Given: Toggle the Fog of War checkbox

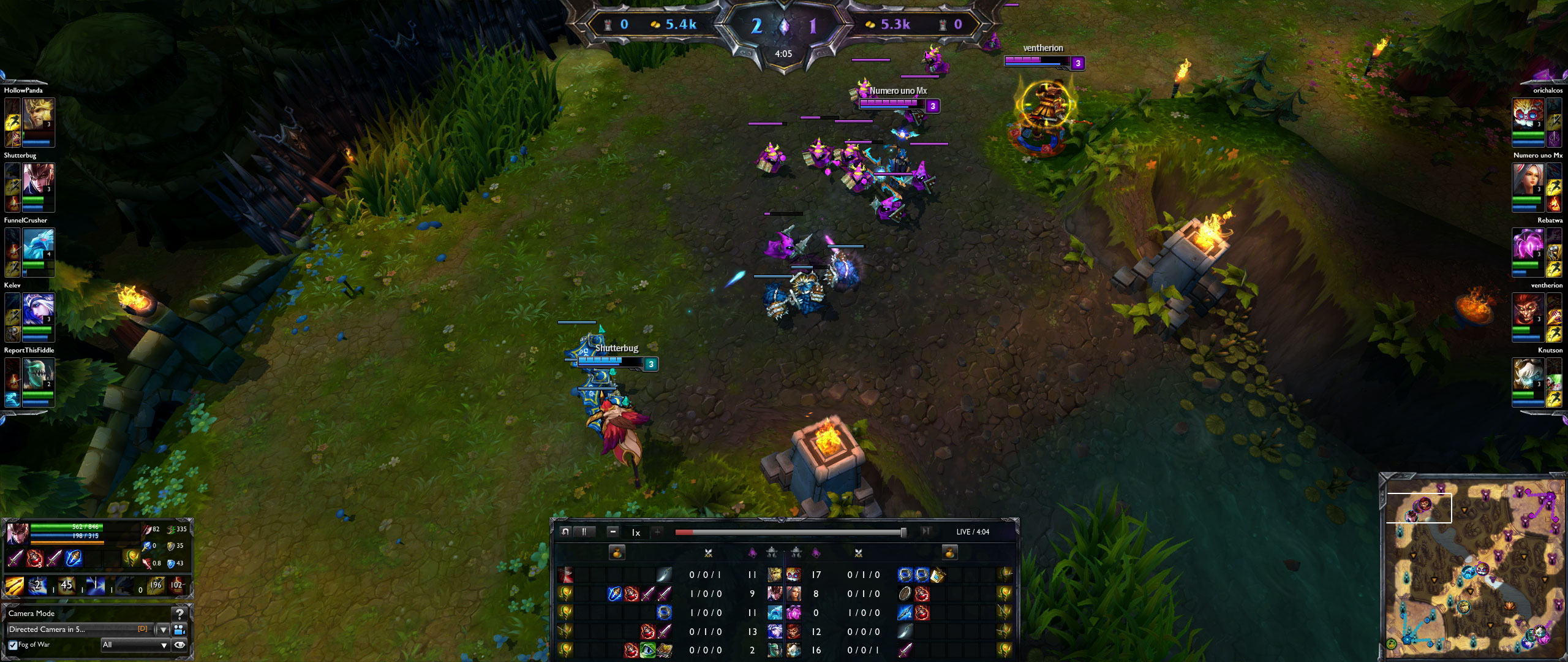Looking at the screenshot, I should [x=13, y=645].
